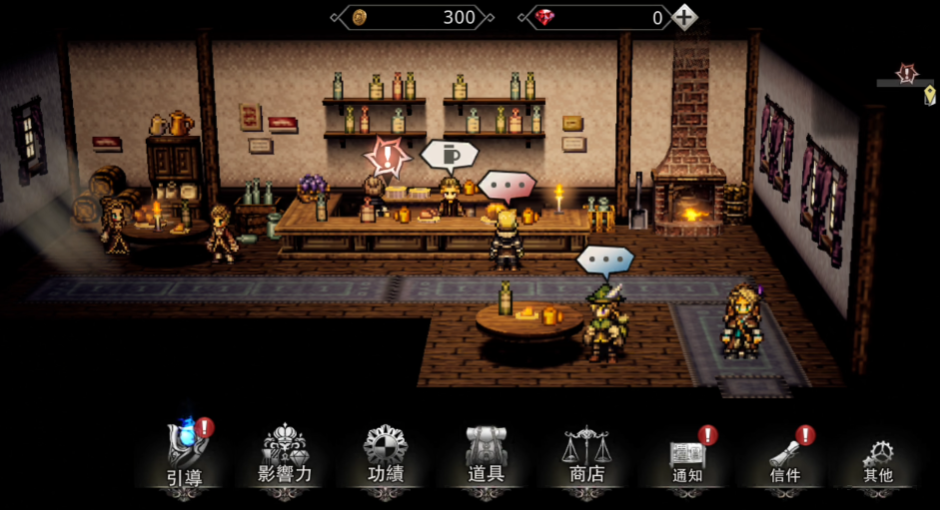The width and height of the screenshot is (940, 510).
Task: Check the 通知 notifications
Action: click(687, 456)
